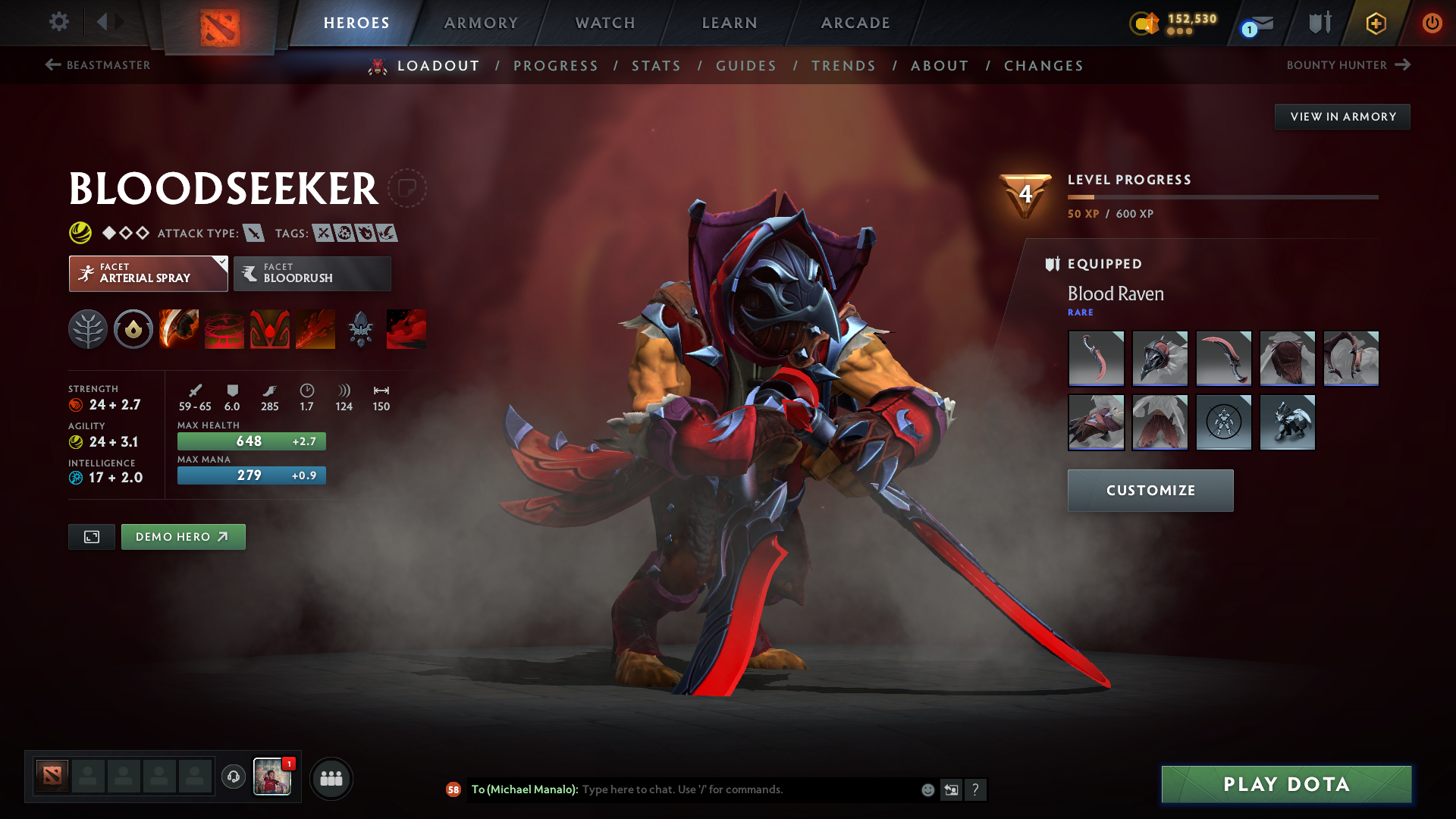The width and height of the screenshot is (1456, 819).
Task: View the Blood Rite ability icon
Action: 224,328
